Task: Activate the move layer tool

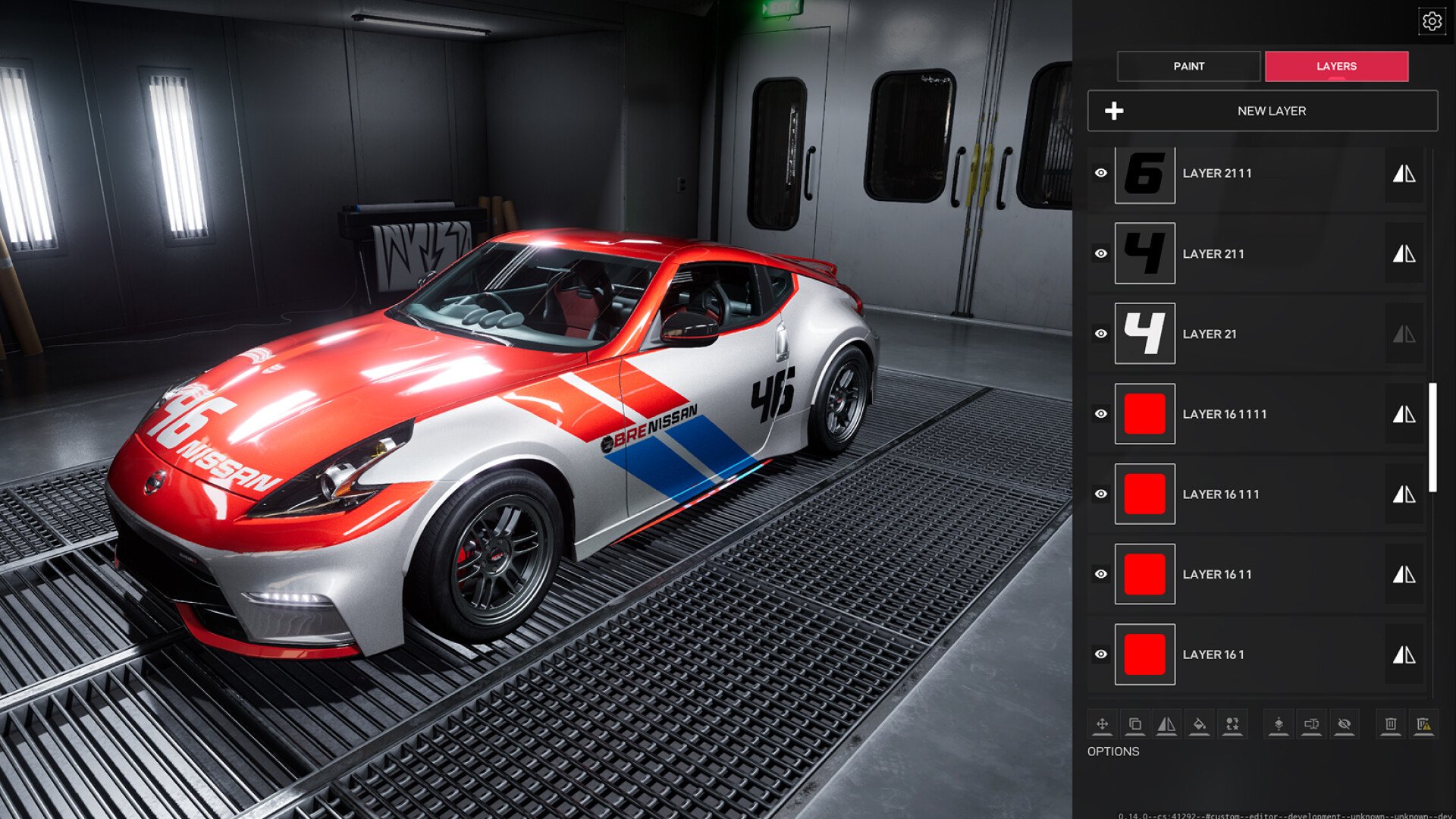Action: coord(1102,724)
